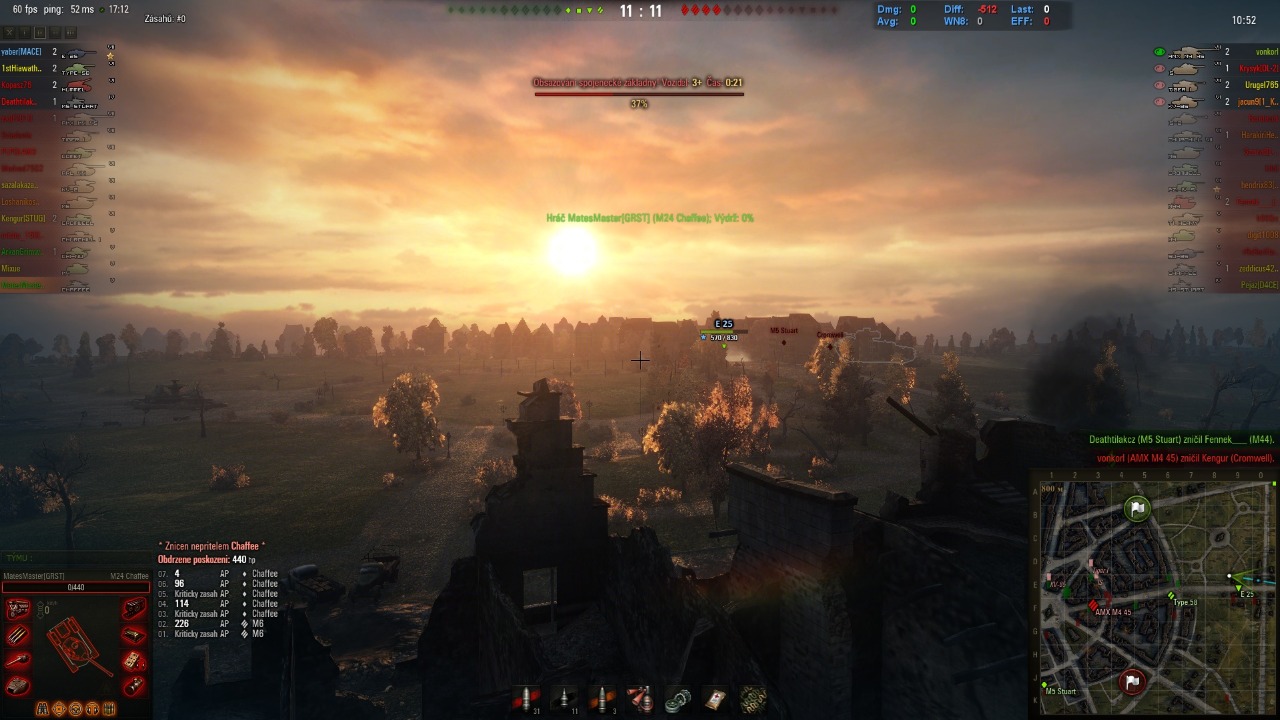The height and width of the screenshot is (720, 1280).
Task: Select the APCR shell with 11 rounds
Action: [x=564, y=698]
